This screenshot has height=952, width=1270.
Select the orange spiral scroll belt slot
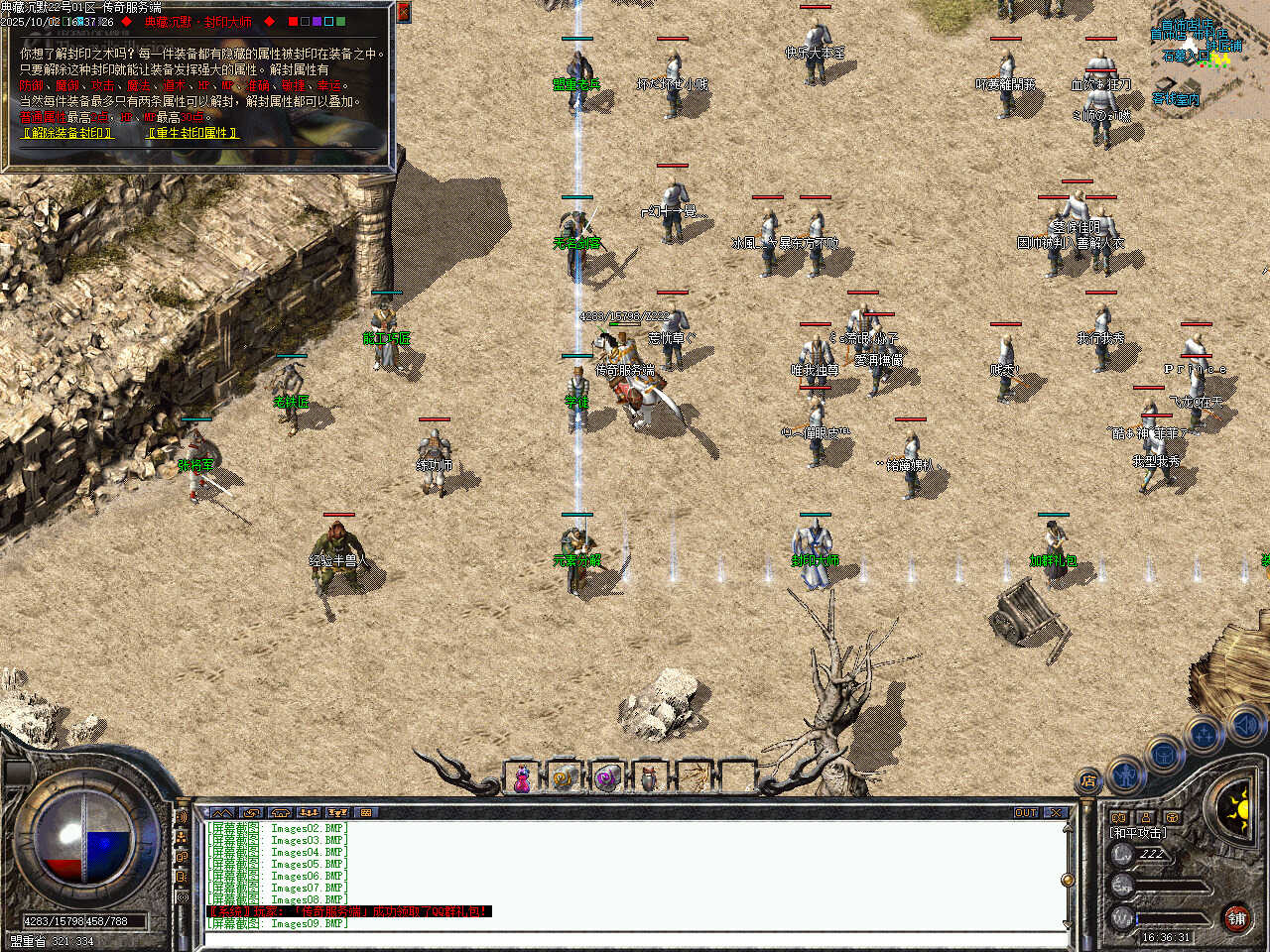[564, 779]
